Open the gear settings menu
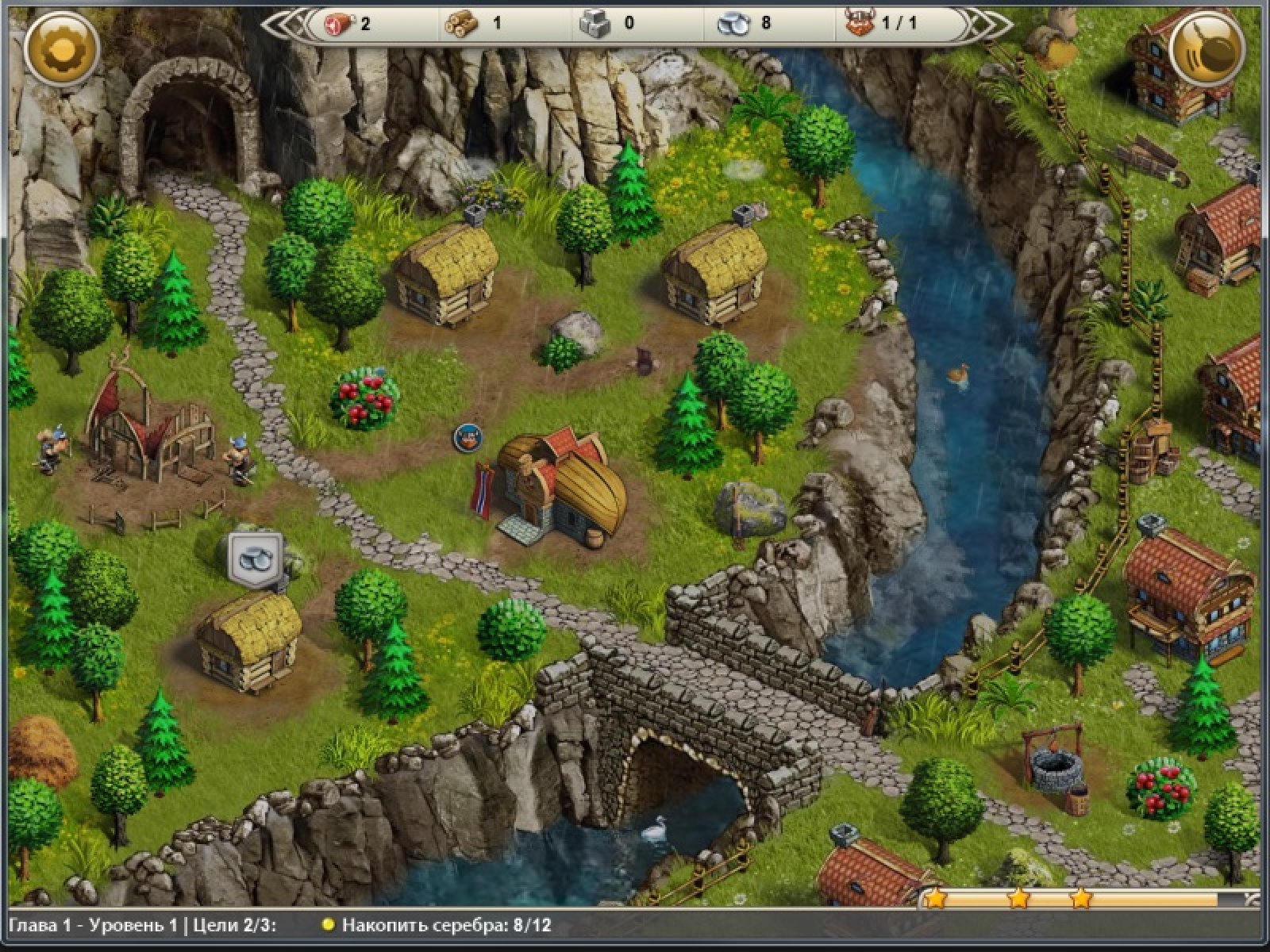Image resolution: width=1270 pixels, height=952 pixels. coord(61,49)
